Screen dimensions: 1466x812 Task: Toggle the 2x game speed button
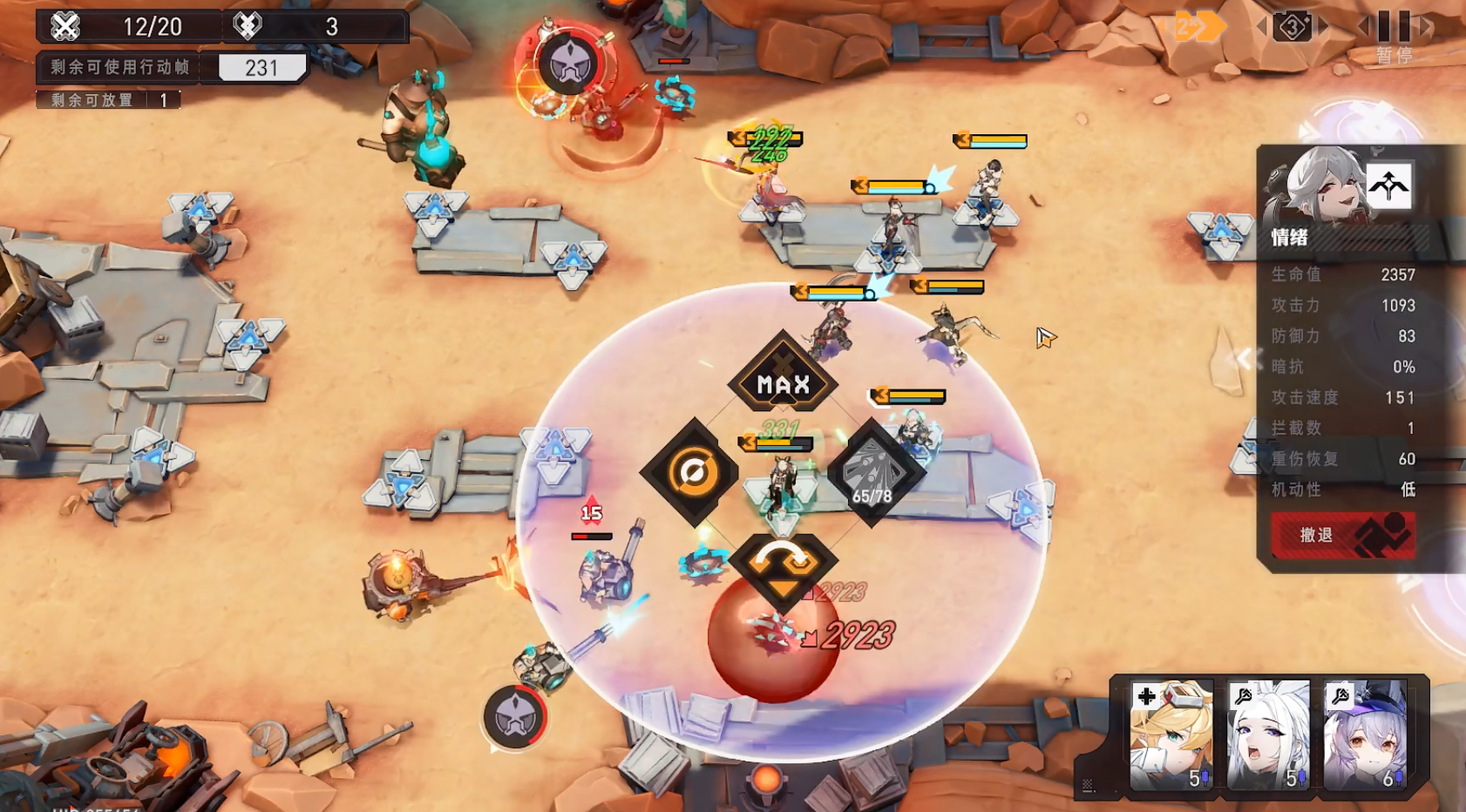(1195, 28)
